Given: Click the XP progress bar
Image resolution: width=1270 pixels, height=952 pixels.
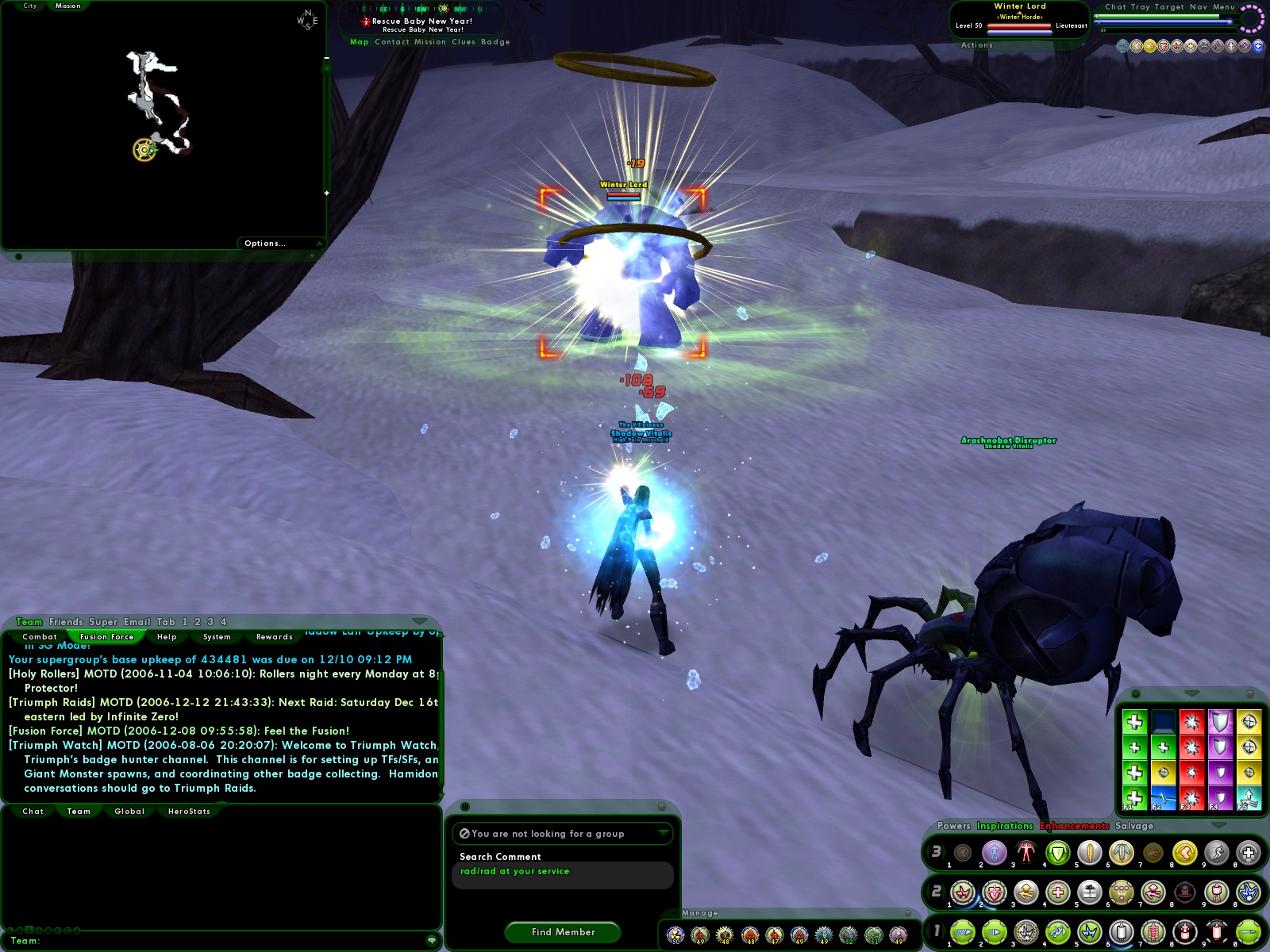Looking at the screenshot, I should point(1168,30).
